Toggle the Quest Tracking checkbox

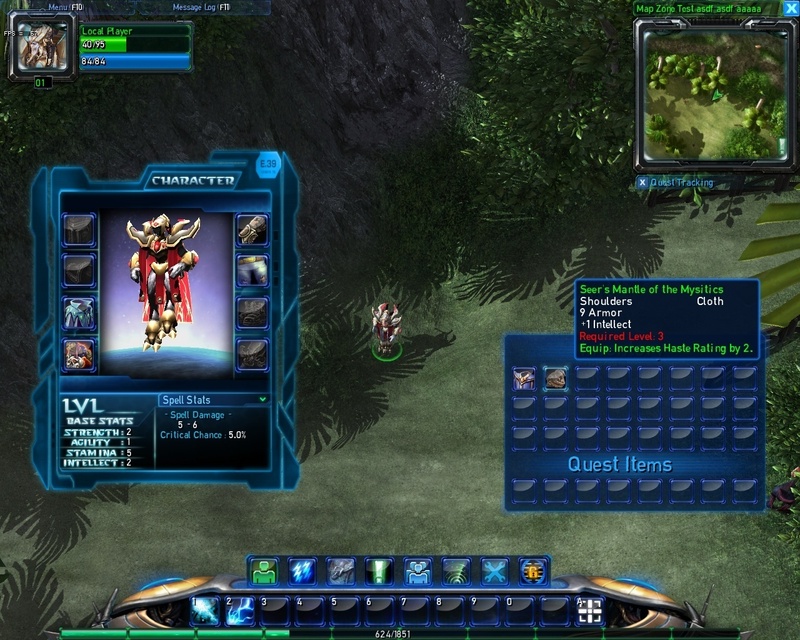(642, 183)
